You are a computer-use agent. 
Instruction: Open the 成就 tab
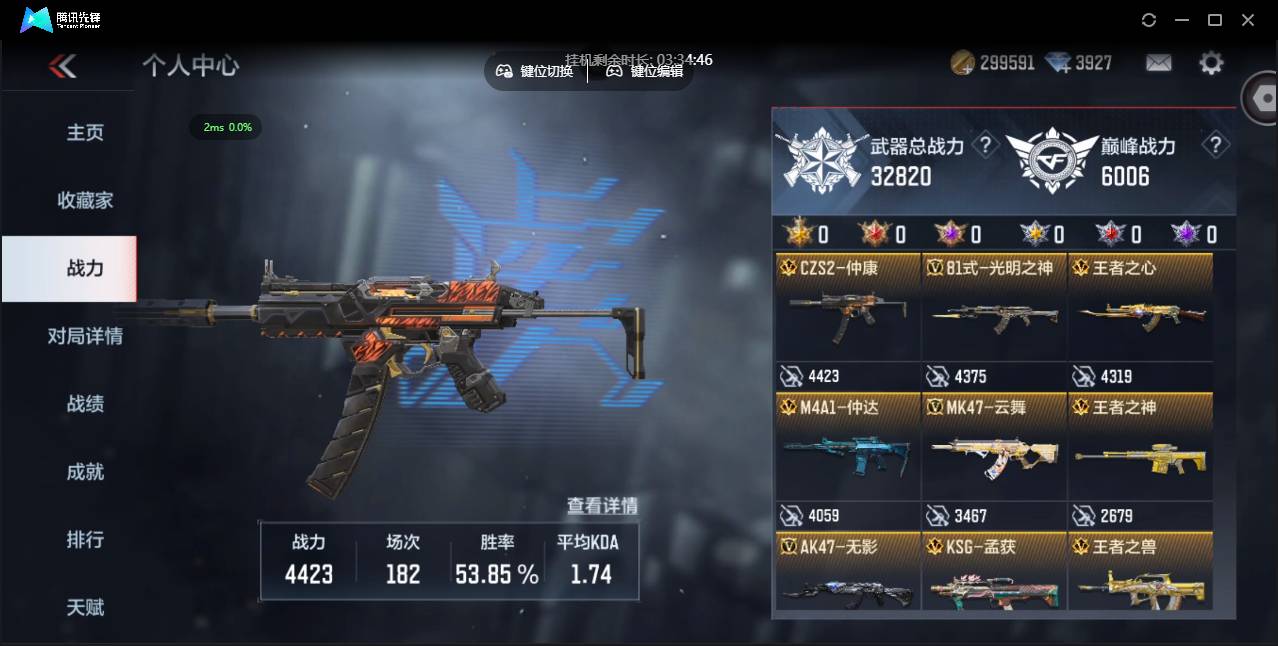tap(85, 472)
